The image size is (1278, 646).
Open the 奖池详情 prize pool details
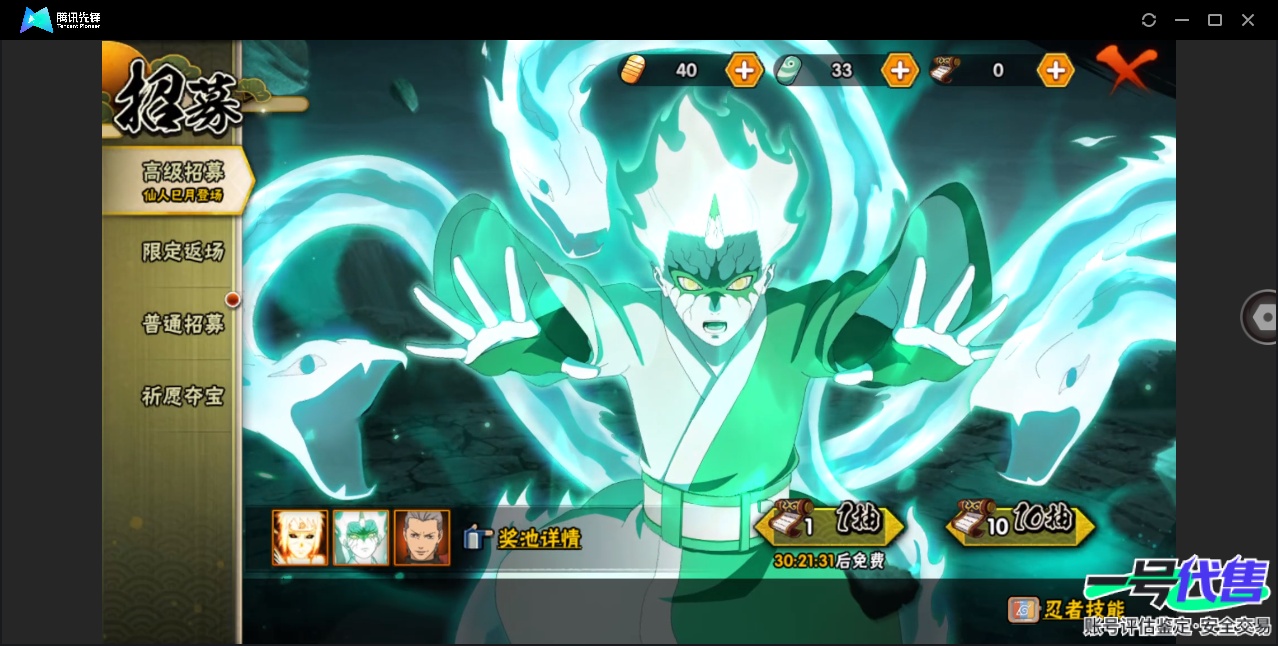(x=523, y=539)
